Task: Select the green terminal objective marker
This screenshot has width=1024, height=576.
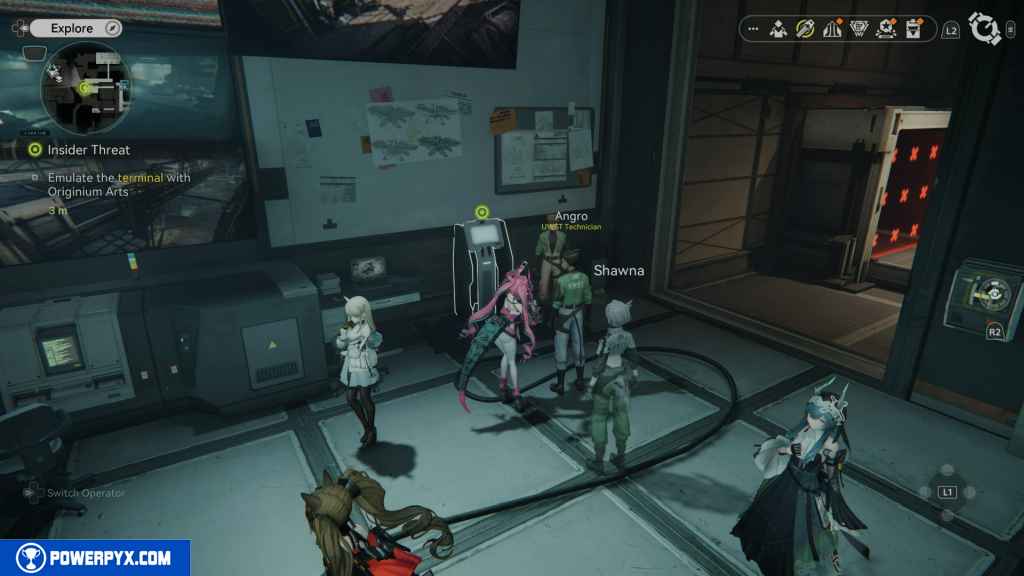Action: coord(482,212)
